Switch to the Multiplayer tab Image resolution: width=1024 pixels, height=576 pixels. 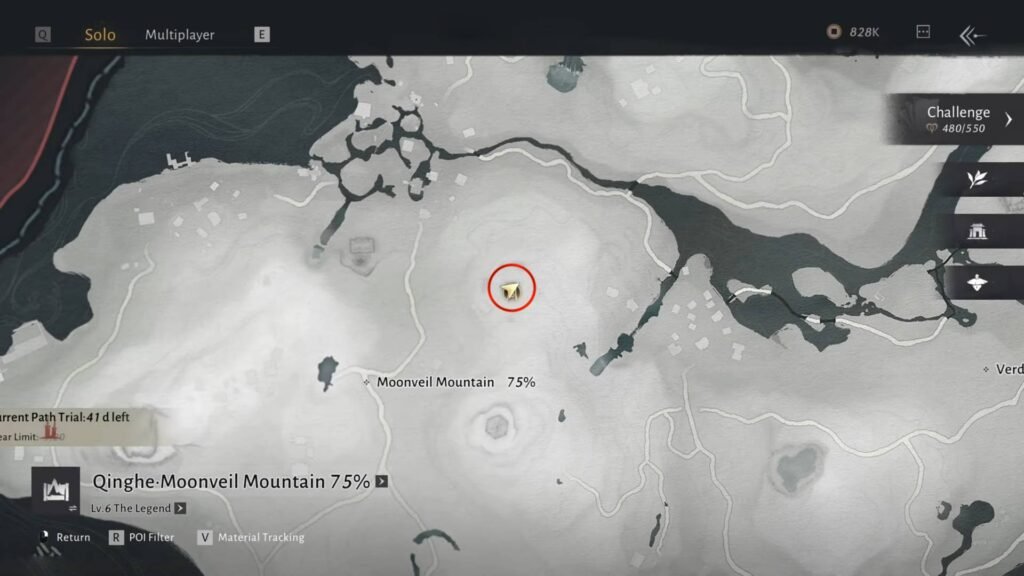180,35
